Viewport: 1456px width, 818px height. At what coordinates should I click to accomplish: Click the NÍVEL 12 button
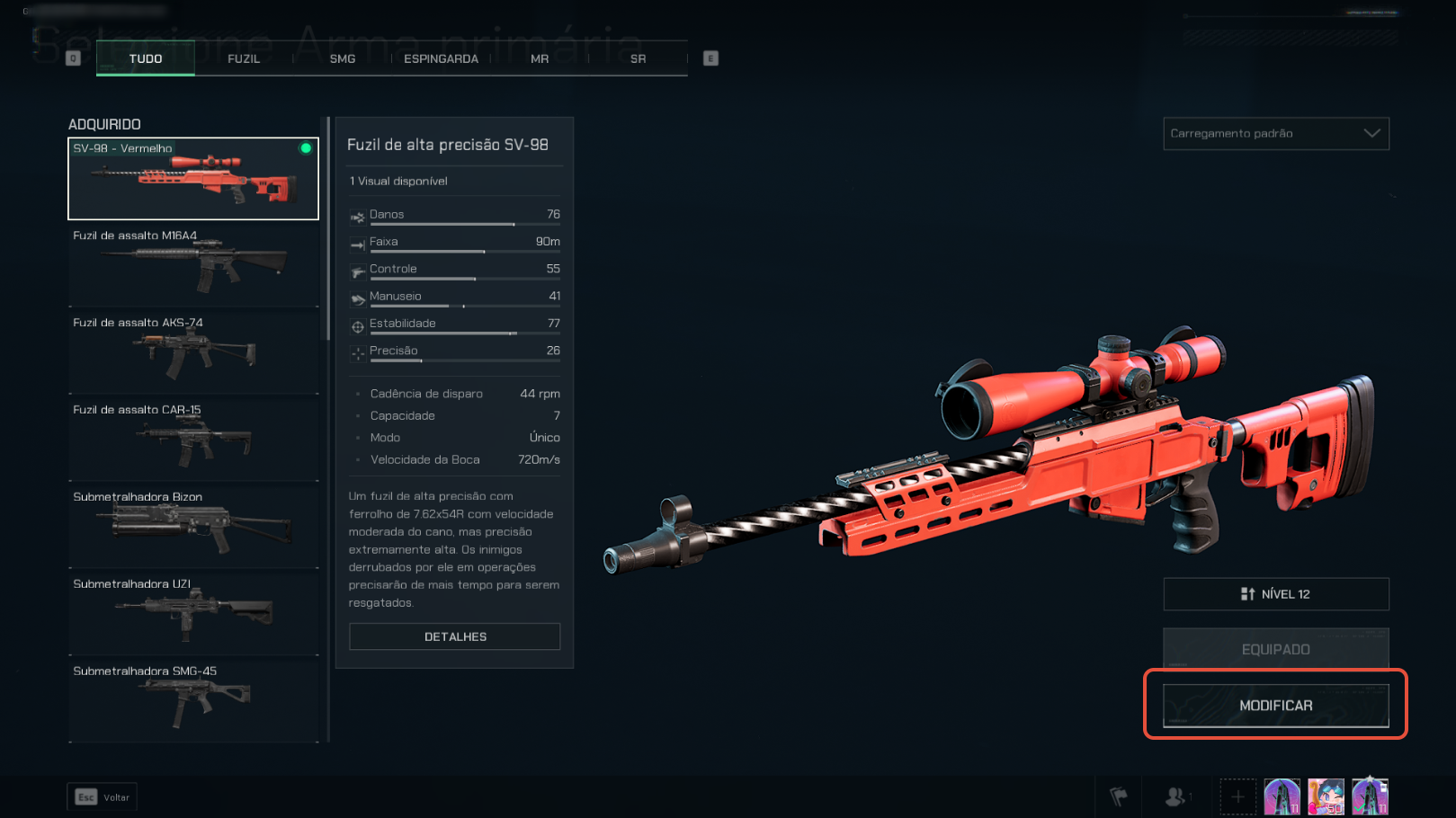pos(1275,594)
